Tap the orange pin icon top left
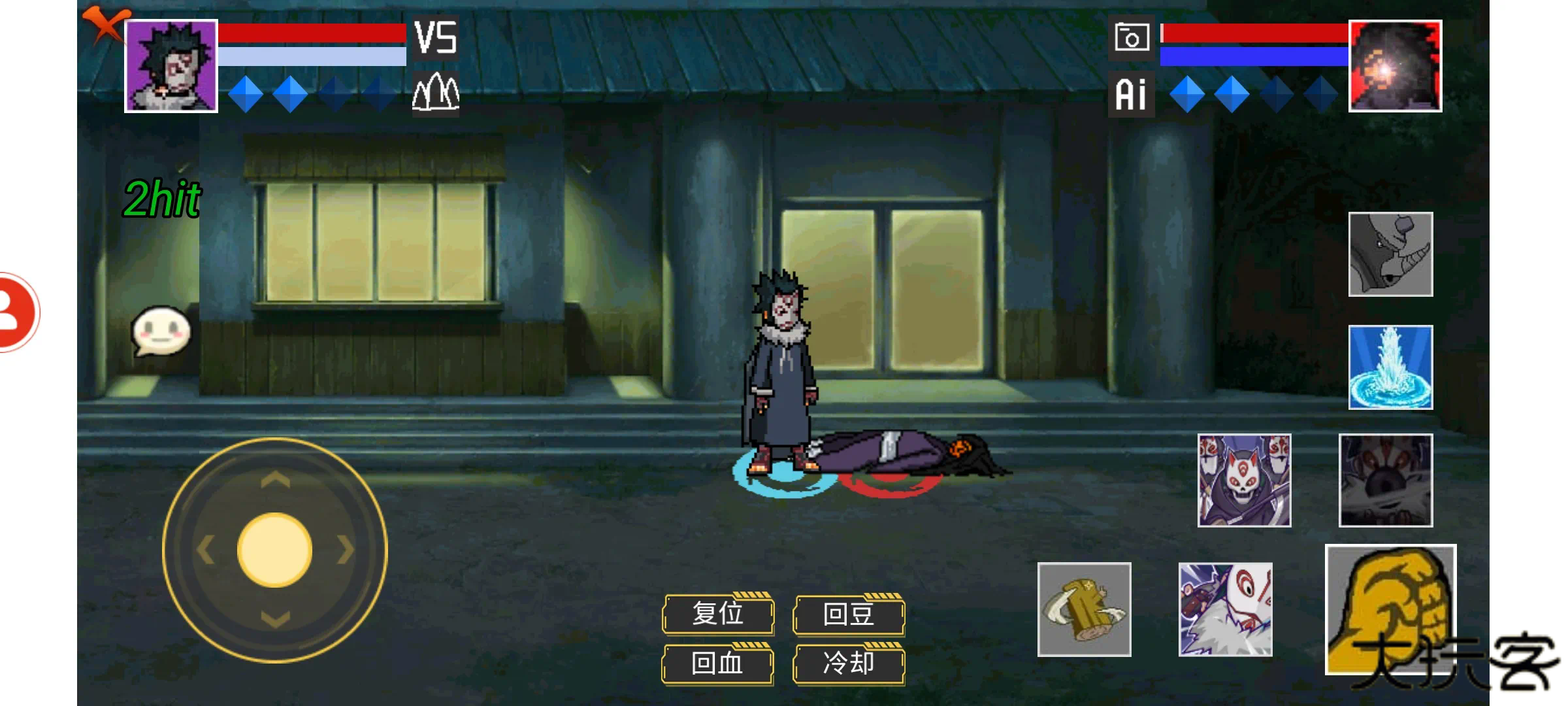Viewport: 1568px width, 706px height. [x=106, y=22]
